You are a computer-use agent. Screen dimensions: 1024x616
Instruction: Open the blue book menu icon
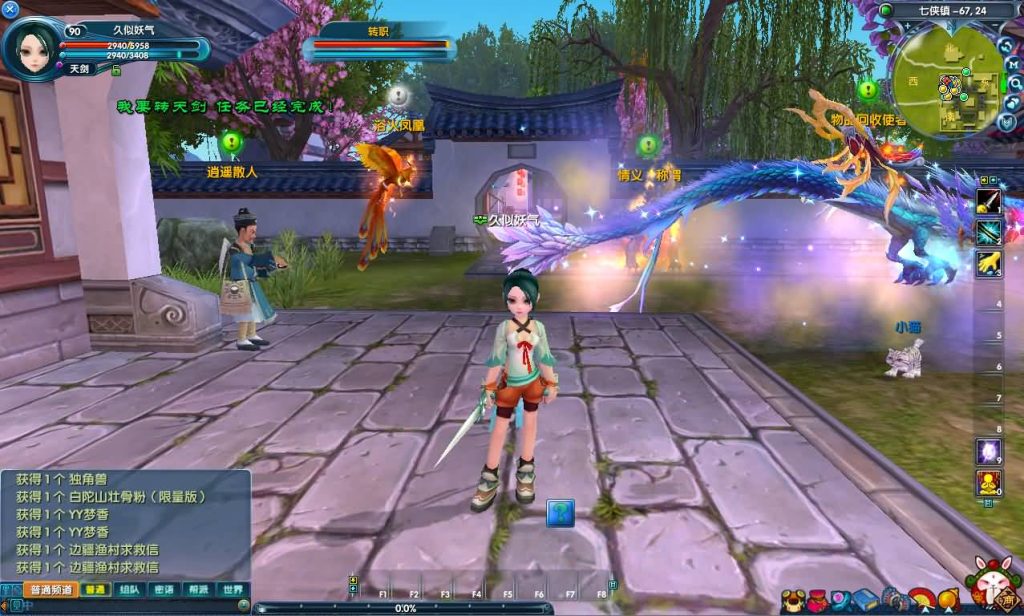point(865,600)
